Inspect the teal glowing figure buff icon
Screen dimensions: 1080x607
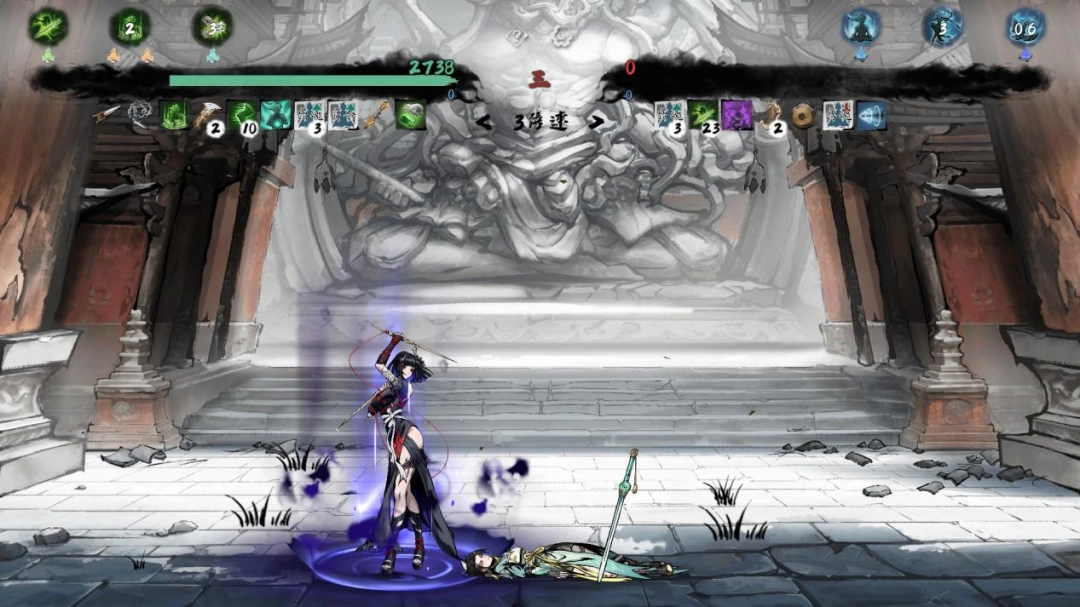275,115
